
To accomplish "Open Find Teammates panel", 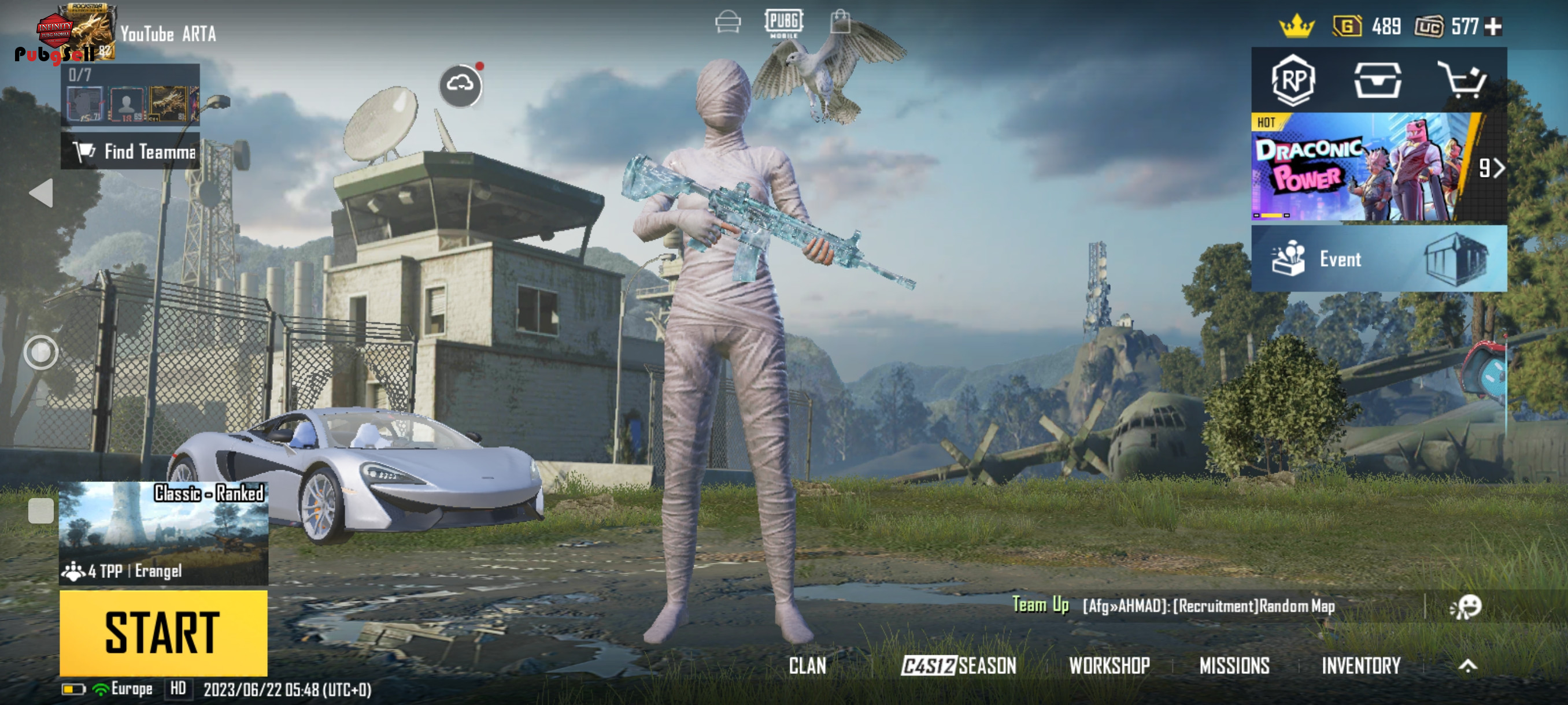I will [130, 151].
